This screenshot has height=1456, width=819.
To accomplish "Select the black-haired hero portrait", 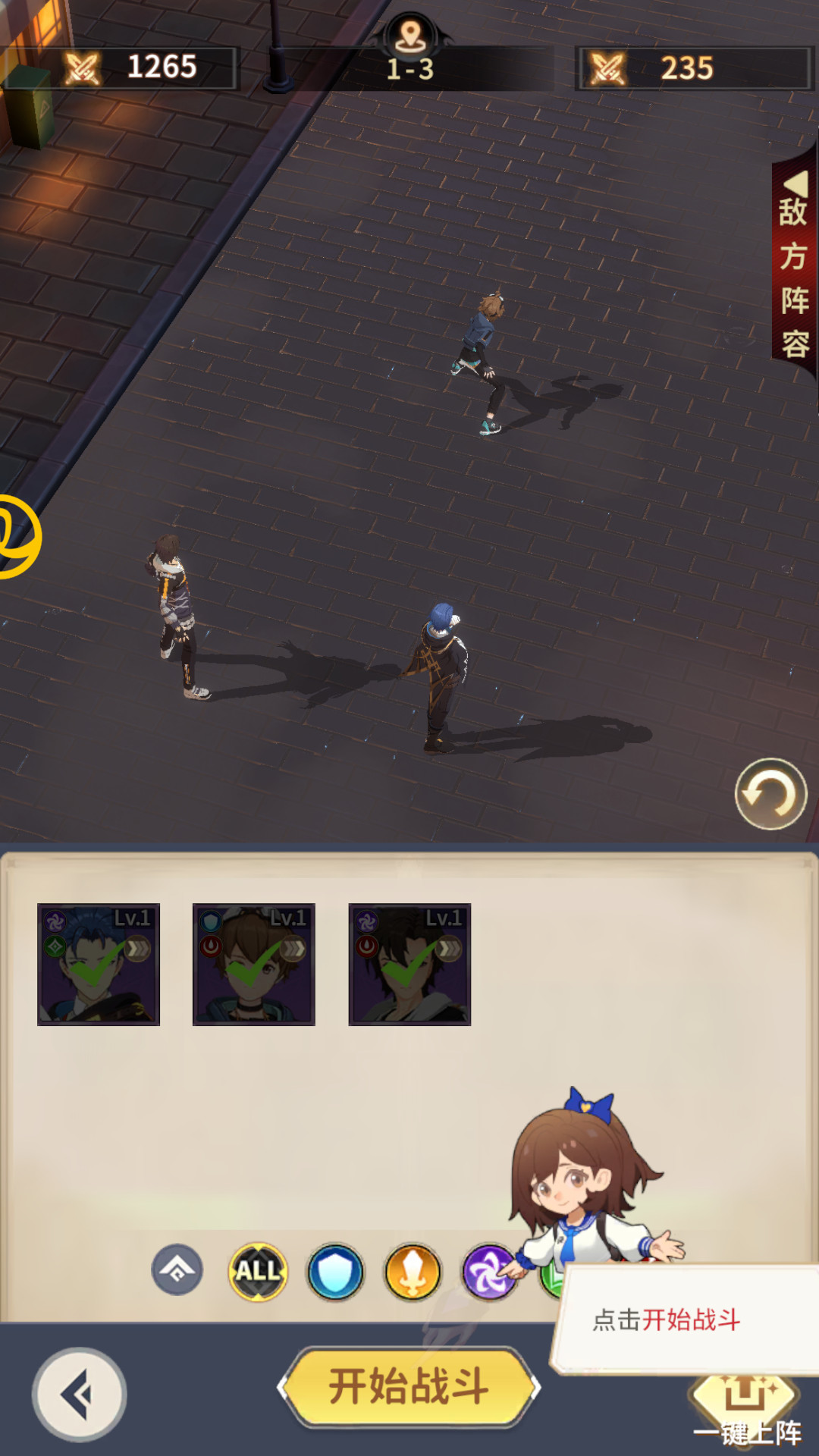I will click(409, 965).
